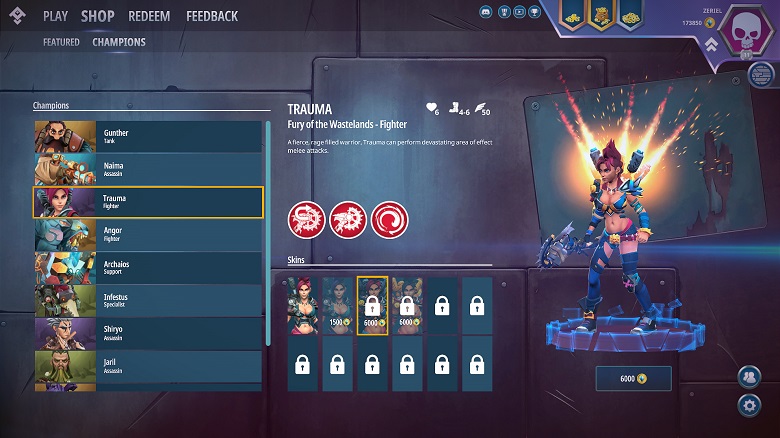Pick Archaios the Support champion

point(148,267)
